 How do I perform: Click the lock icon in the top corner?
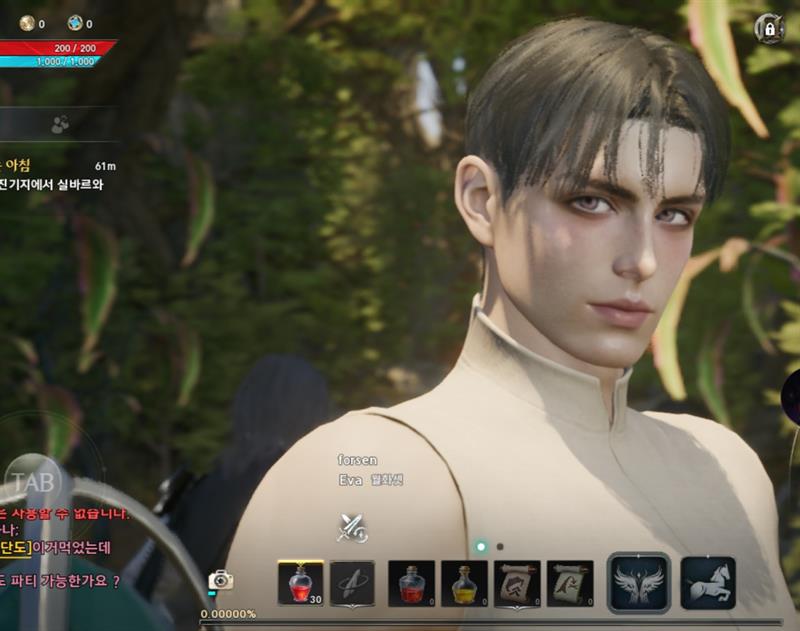click(768, 29)
